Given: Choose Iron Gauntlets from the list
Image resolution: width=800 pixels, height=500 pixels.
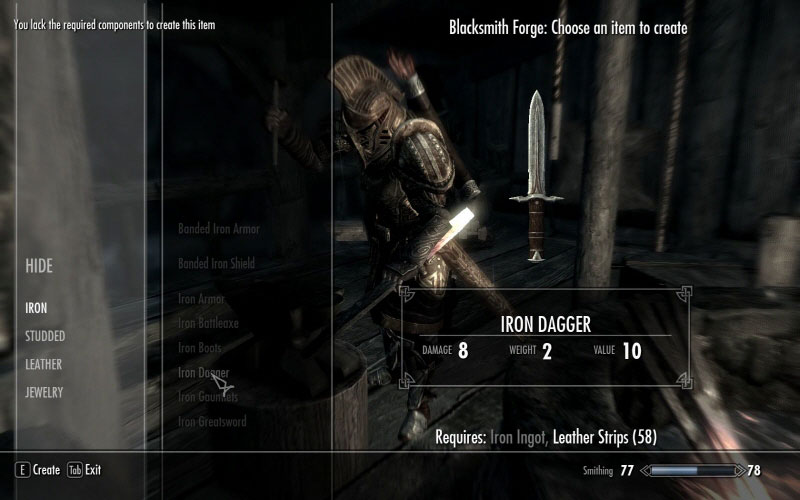Looking at the screenshot, I should point(207,397).
